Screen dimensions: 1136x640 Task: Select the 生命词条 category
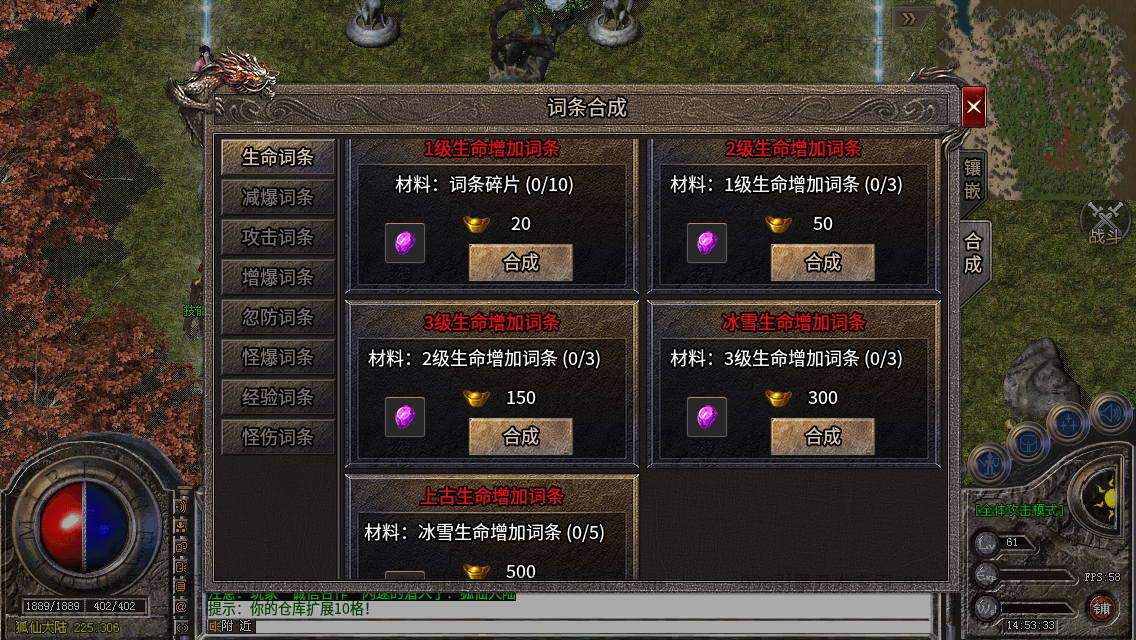point(278,158)
